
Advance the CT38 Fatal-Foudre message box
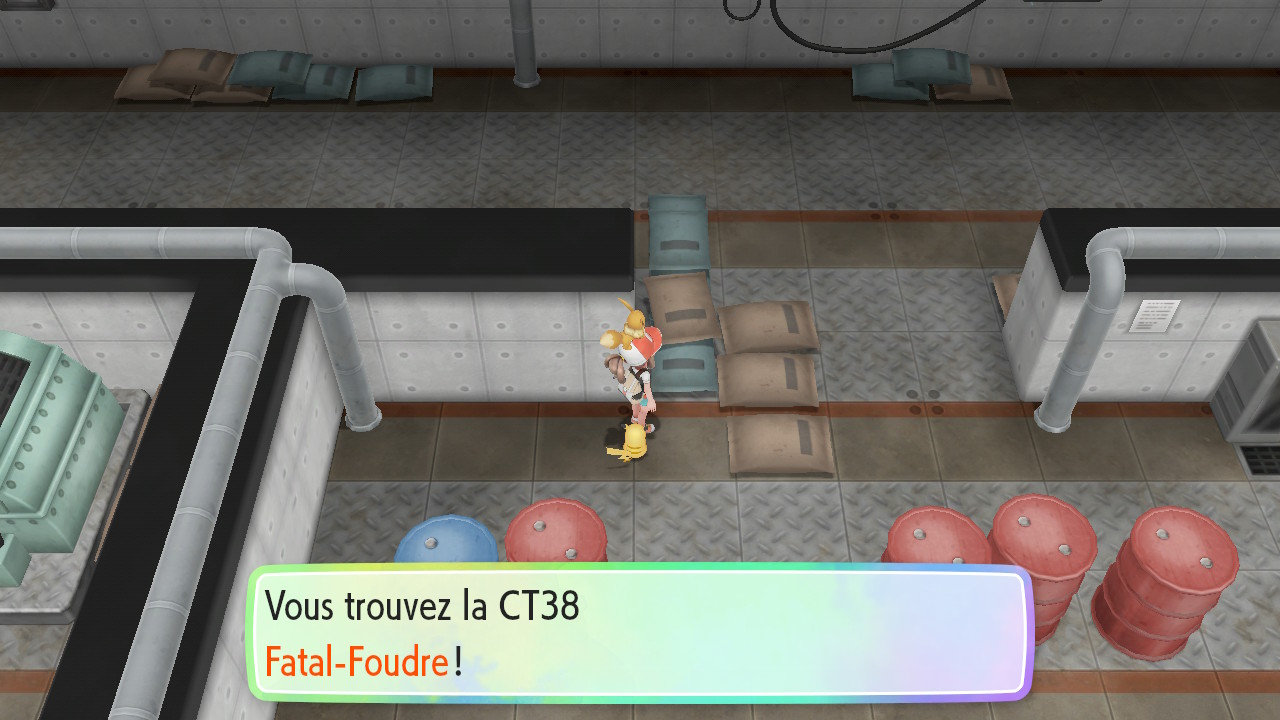pyautogui.click(x=640, y=633)
